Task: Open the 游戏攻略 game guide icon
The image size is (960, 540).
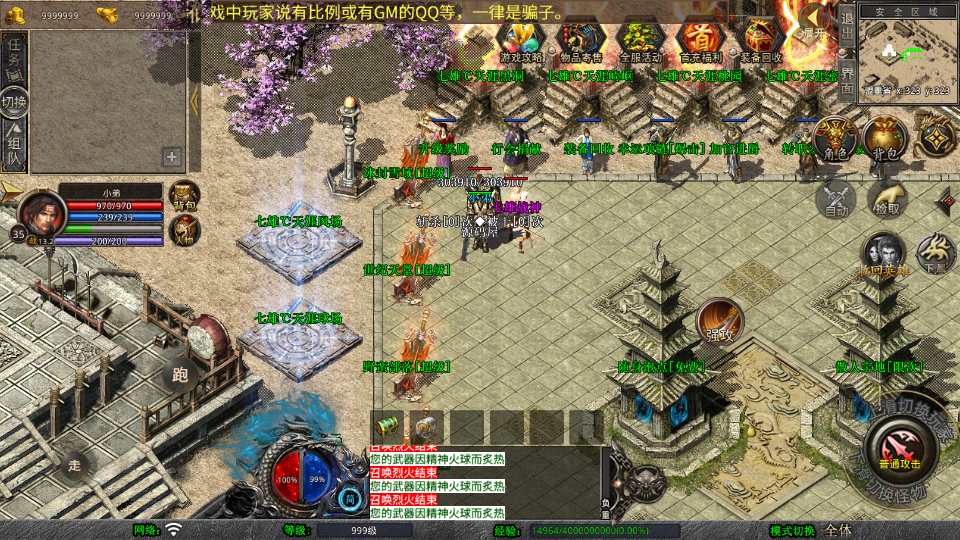Action: pyautogui.click(x=520, y=40)
